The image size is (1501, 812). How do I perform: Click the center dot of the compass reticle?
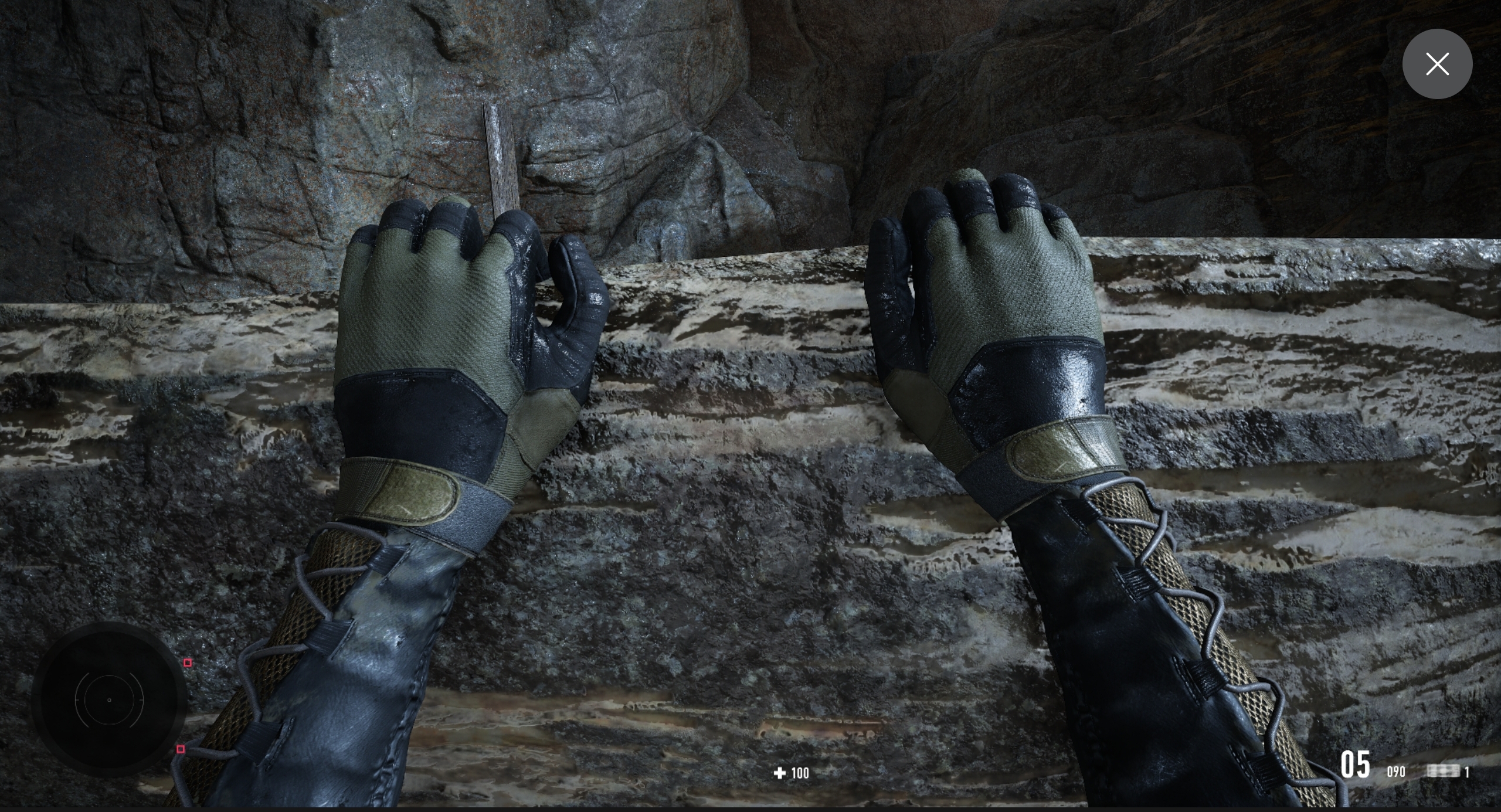[110, 699]
